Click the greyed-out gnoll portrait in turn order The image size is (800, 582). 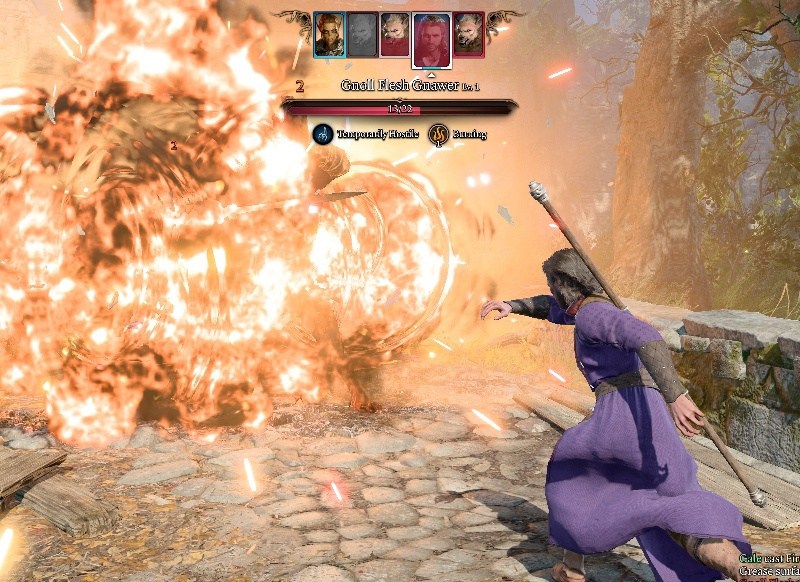coord(362,35)
